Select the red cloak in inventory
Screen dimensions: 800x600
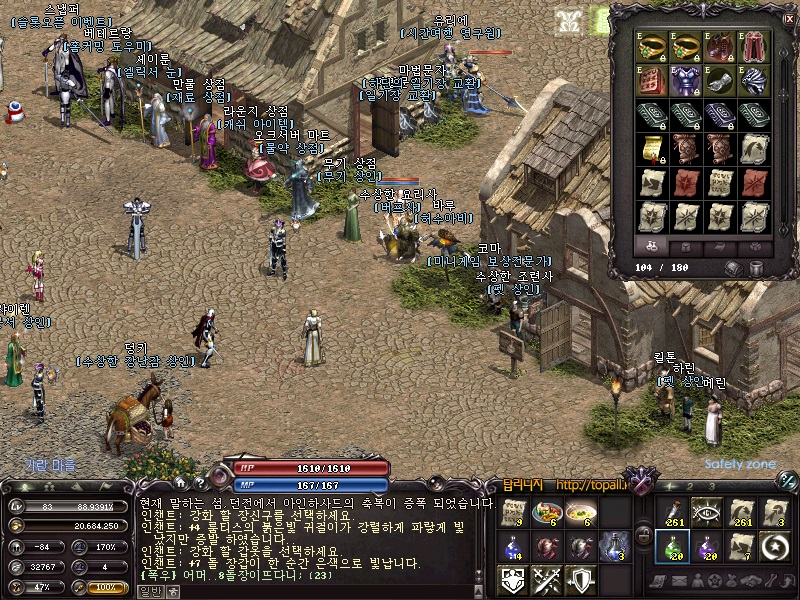pos(752,46)
